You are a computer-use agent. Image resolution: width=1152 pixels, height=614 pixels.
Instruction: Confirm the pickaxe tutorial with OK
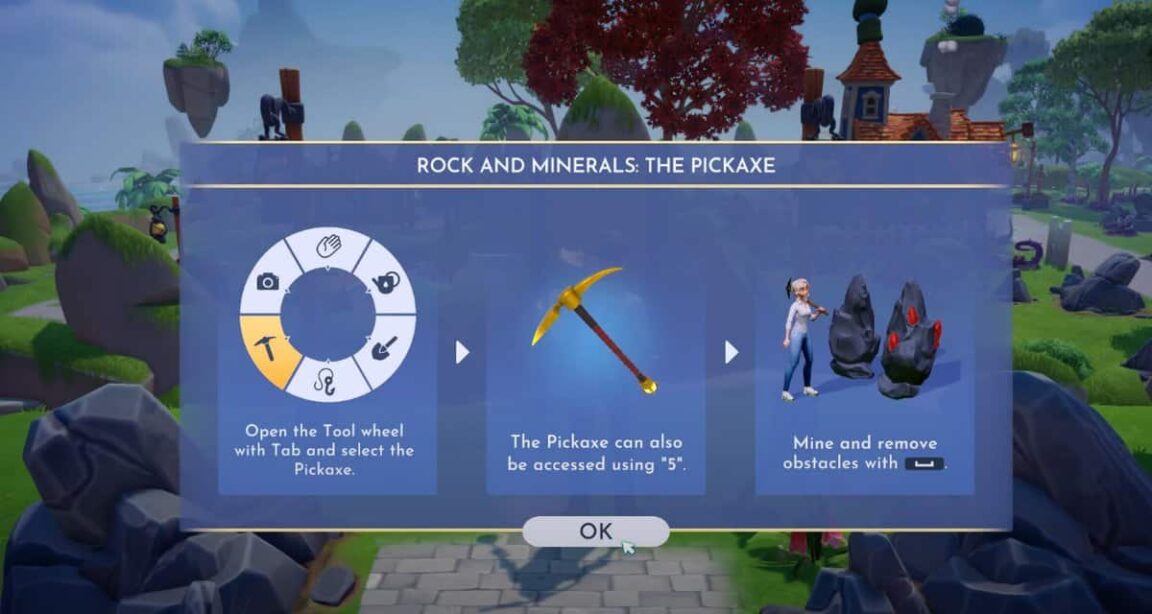[x=595, y=532]
